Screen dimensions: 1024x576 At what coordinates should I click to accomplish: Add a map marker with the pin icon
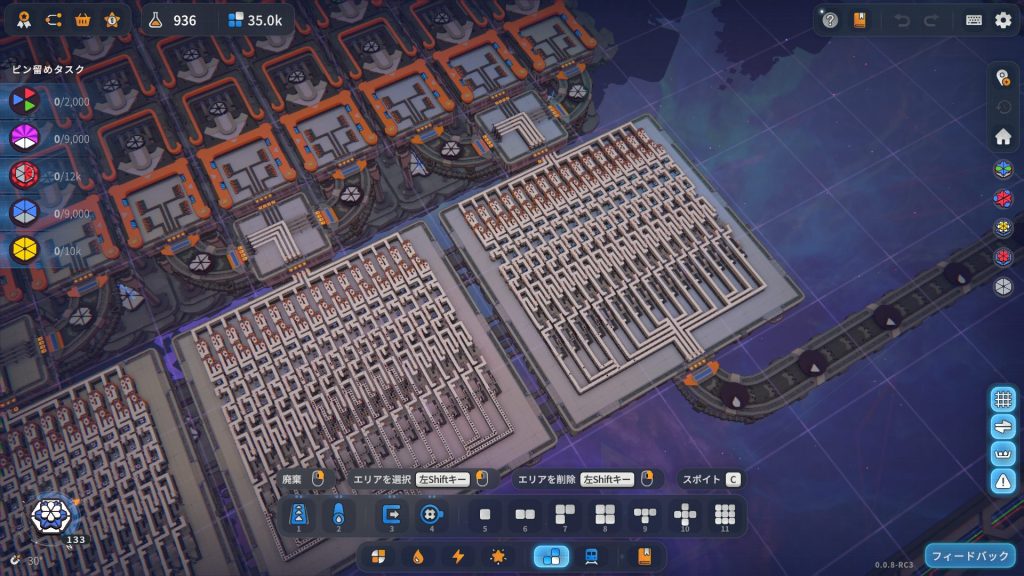1003,79
